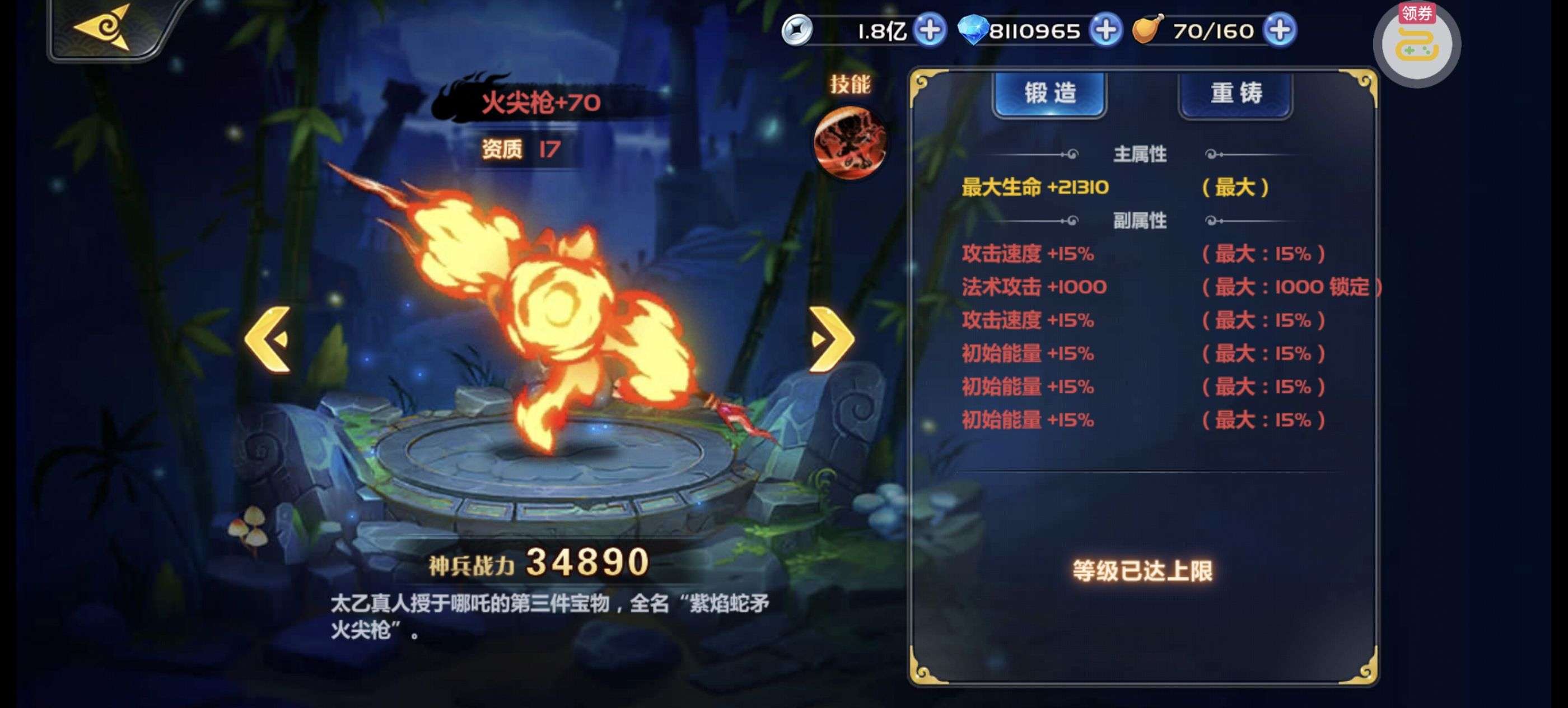This screenshot has height=708, width=1568.
Task: Buy more blue diamonds with plus button
Action: [x=1105, y=30]
